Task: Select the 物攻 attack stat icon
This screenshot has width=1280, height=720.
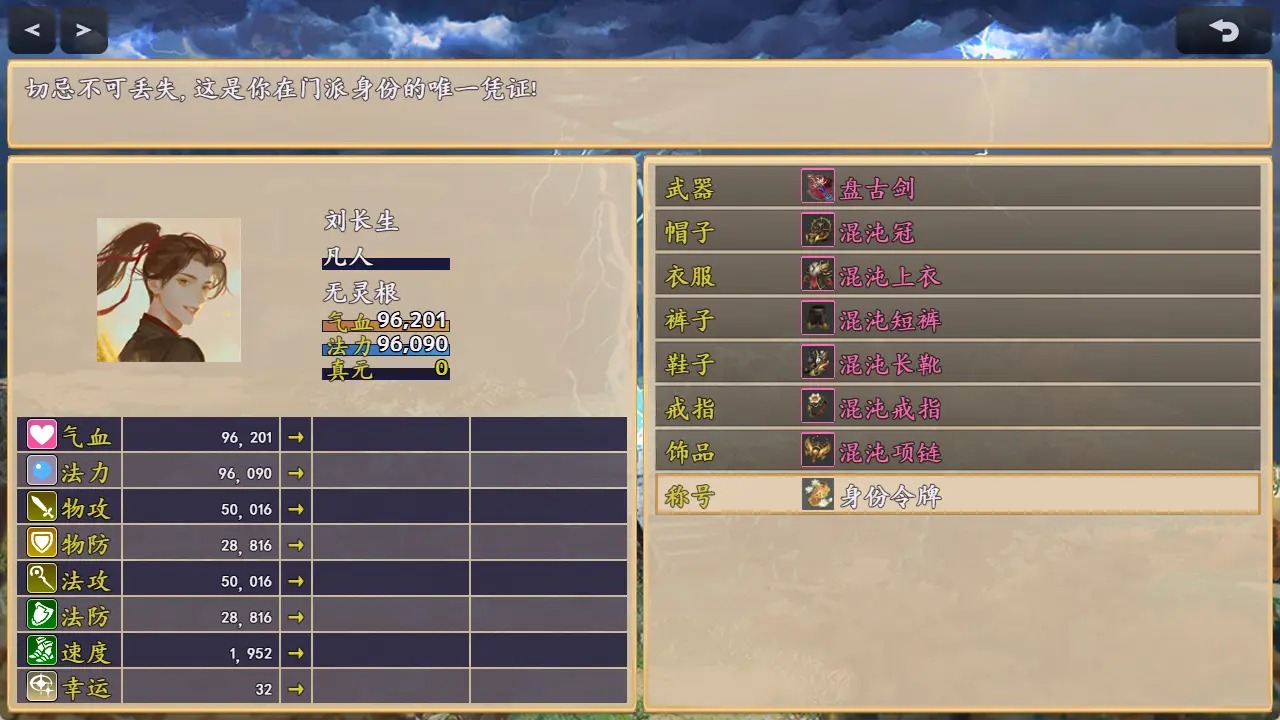Action: pos(40,506)
